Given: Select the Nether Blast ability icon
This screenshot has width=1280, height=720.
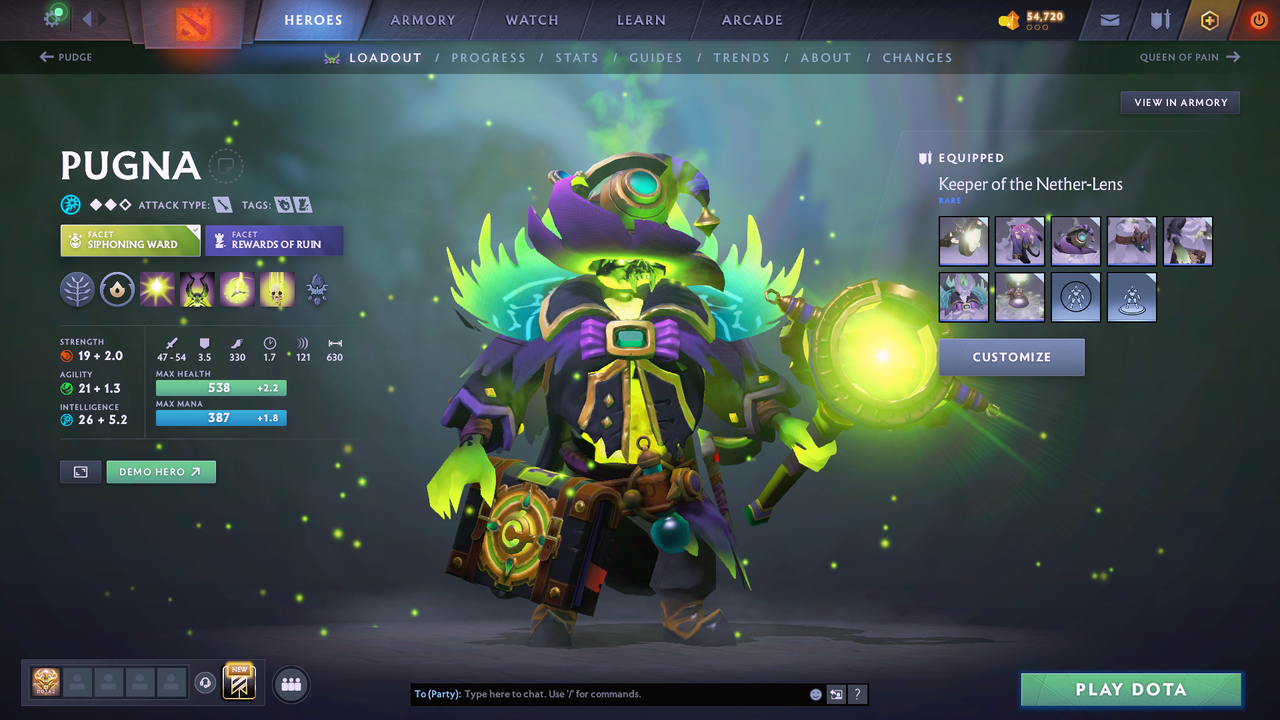Looking at the screenshot, I should point(158,290).
